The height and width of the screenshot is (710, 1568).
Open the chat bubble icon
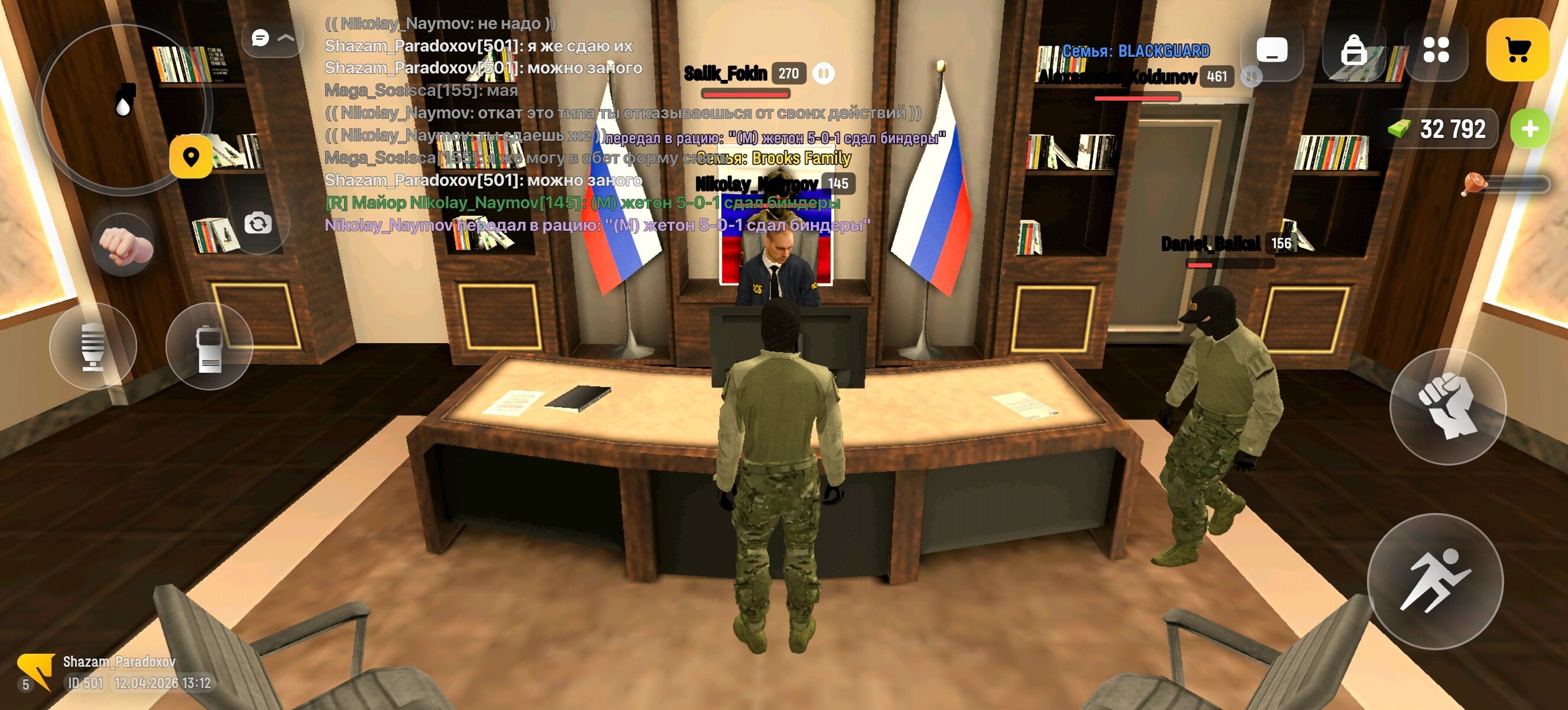pyautogui.click(x=260, y=38)
